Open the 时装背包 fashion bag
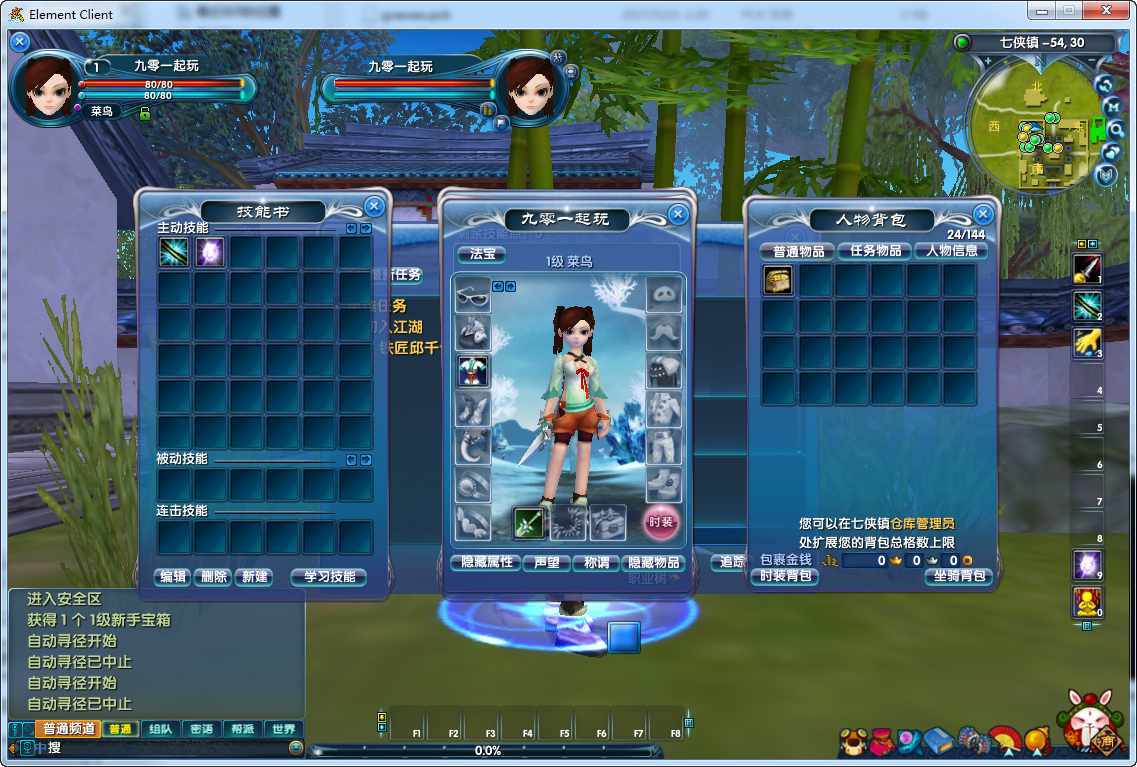This screenshot has width=1137, height=767. (x=785, y=576)
